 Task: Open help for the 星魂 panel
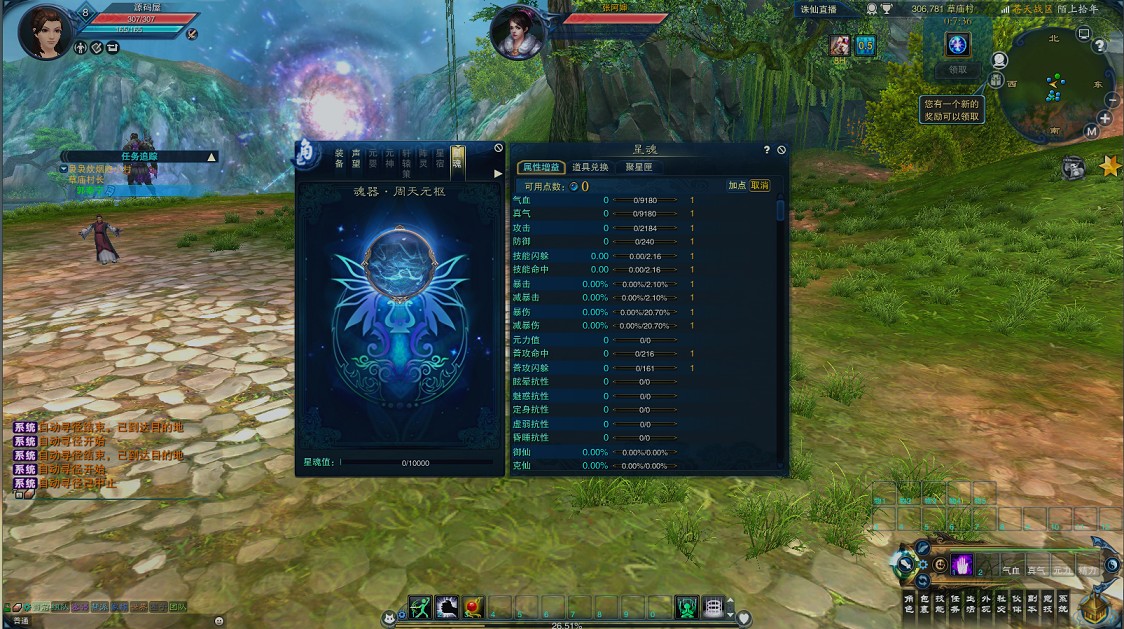pyautogui.click(x=767, y=150)
